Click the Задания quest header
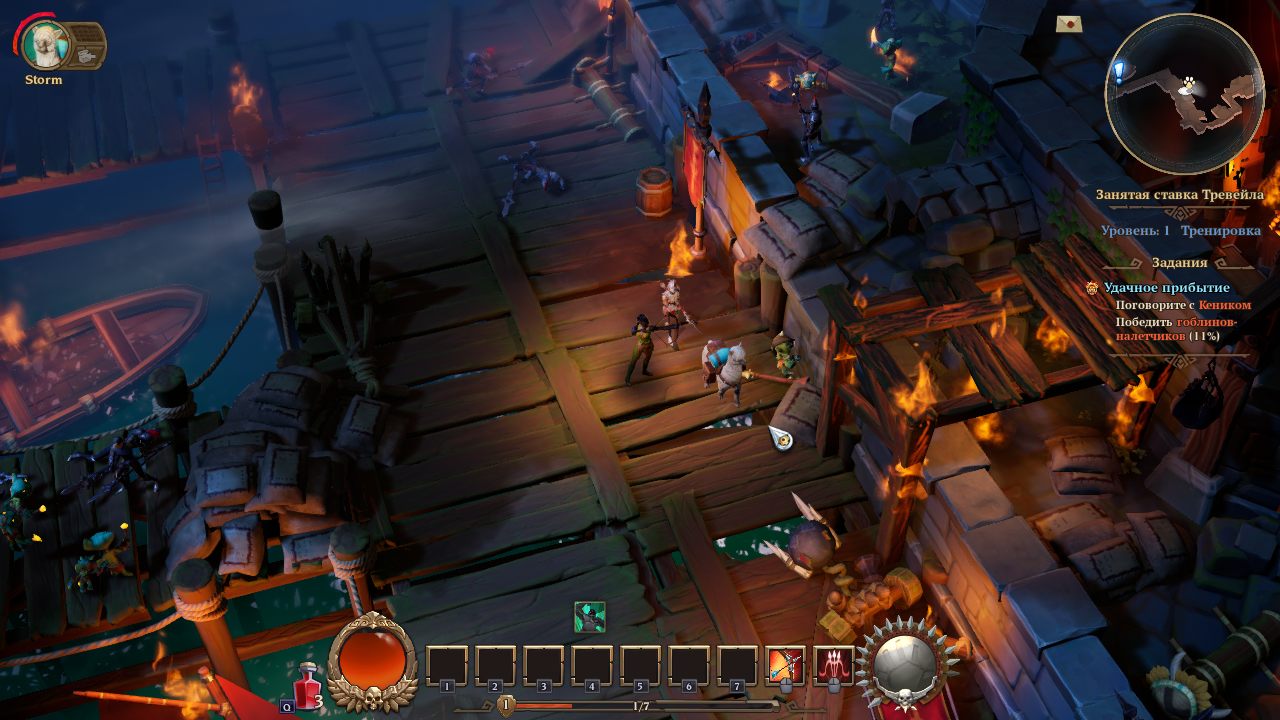 point(1178,261)
